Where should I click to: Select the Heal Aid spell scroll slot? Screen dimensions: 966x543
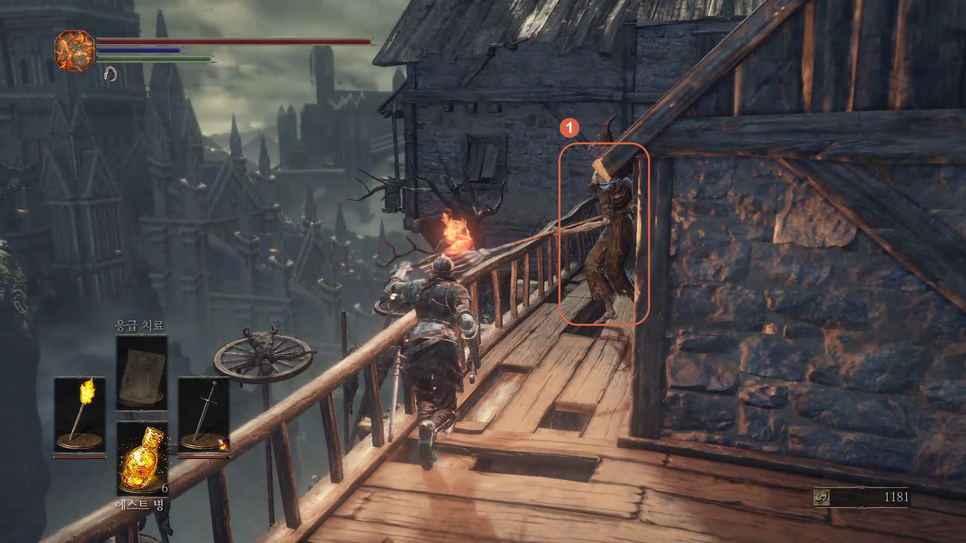(141, 372)
